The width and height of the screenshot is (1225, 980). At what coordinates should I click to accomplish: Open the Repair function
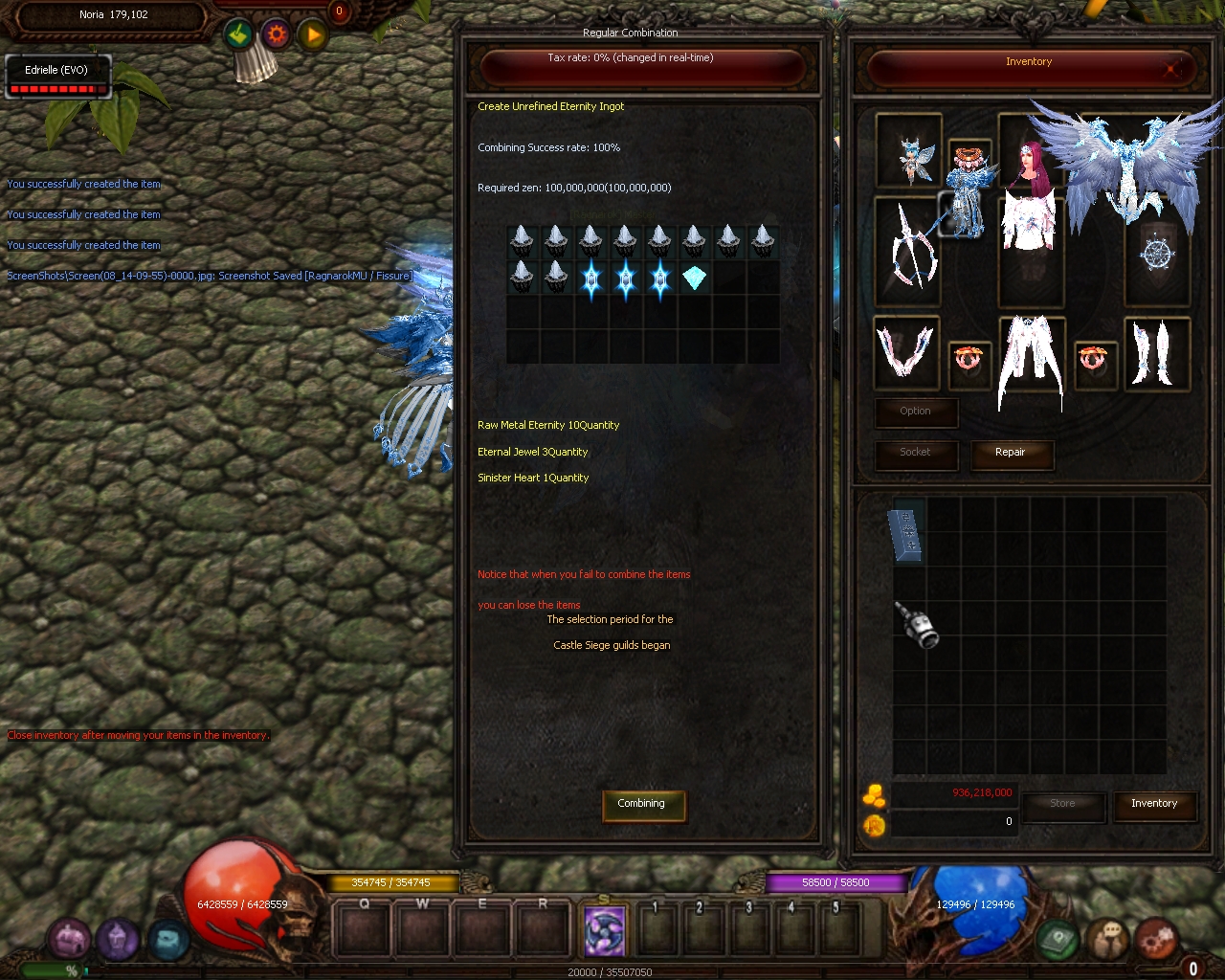pyautogui.click(x=1010, y=453)
